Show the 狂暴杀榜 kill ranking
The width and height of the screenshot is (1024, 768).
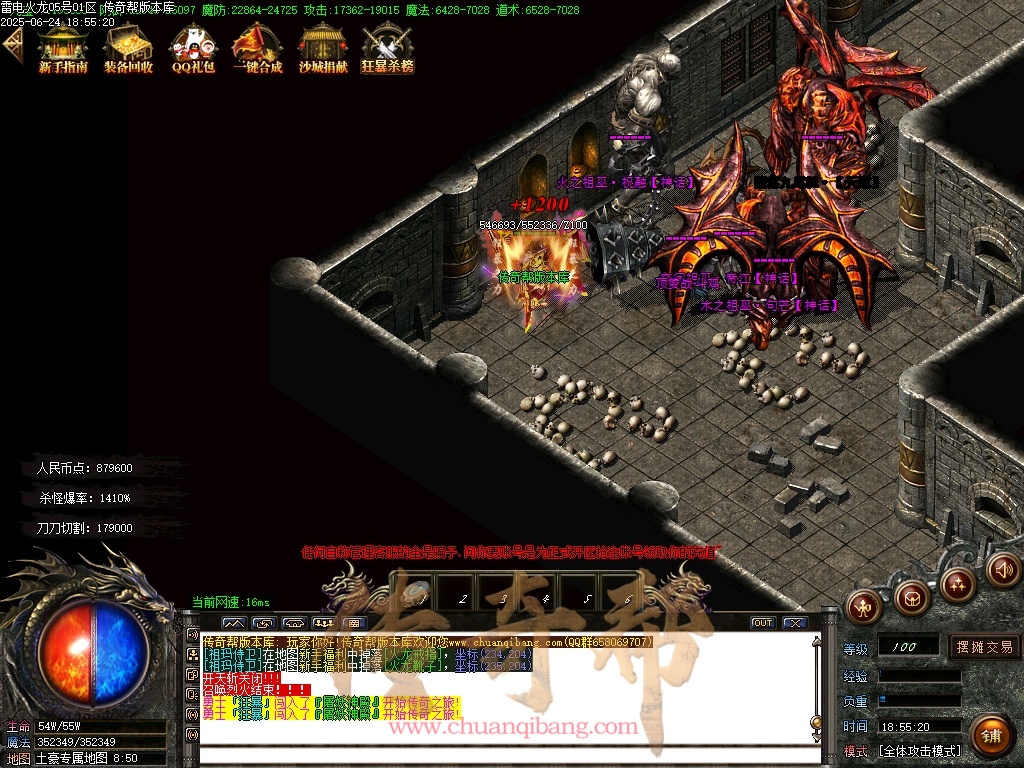pos(387,48)
